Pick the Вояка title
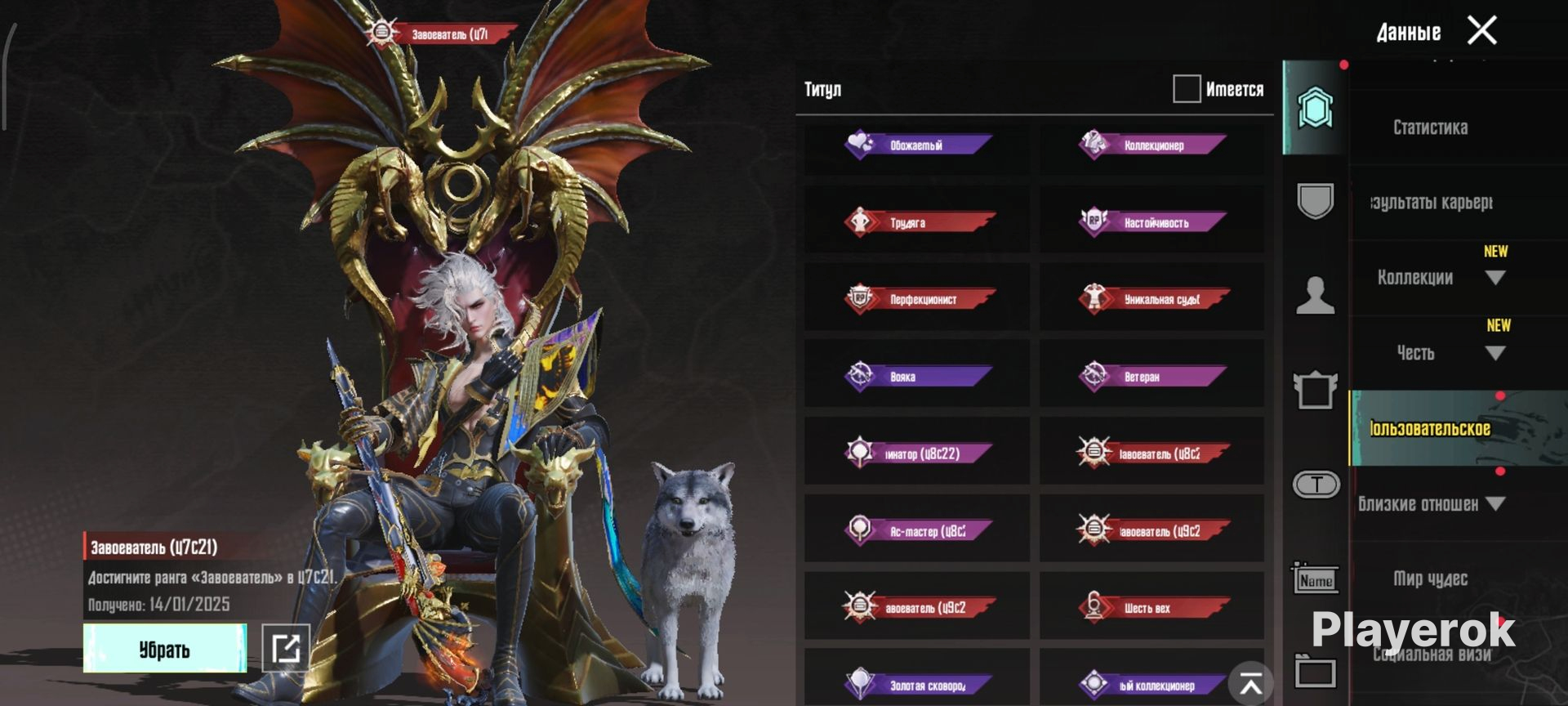The height and width of the screenshot is (706, 1568). [916, 377]
